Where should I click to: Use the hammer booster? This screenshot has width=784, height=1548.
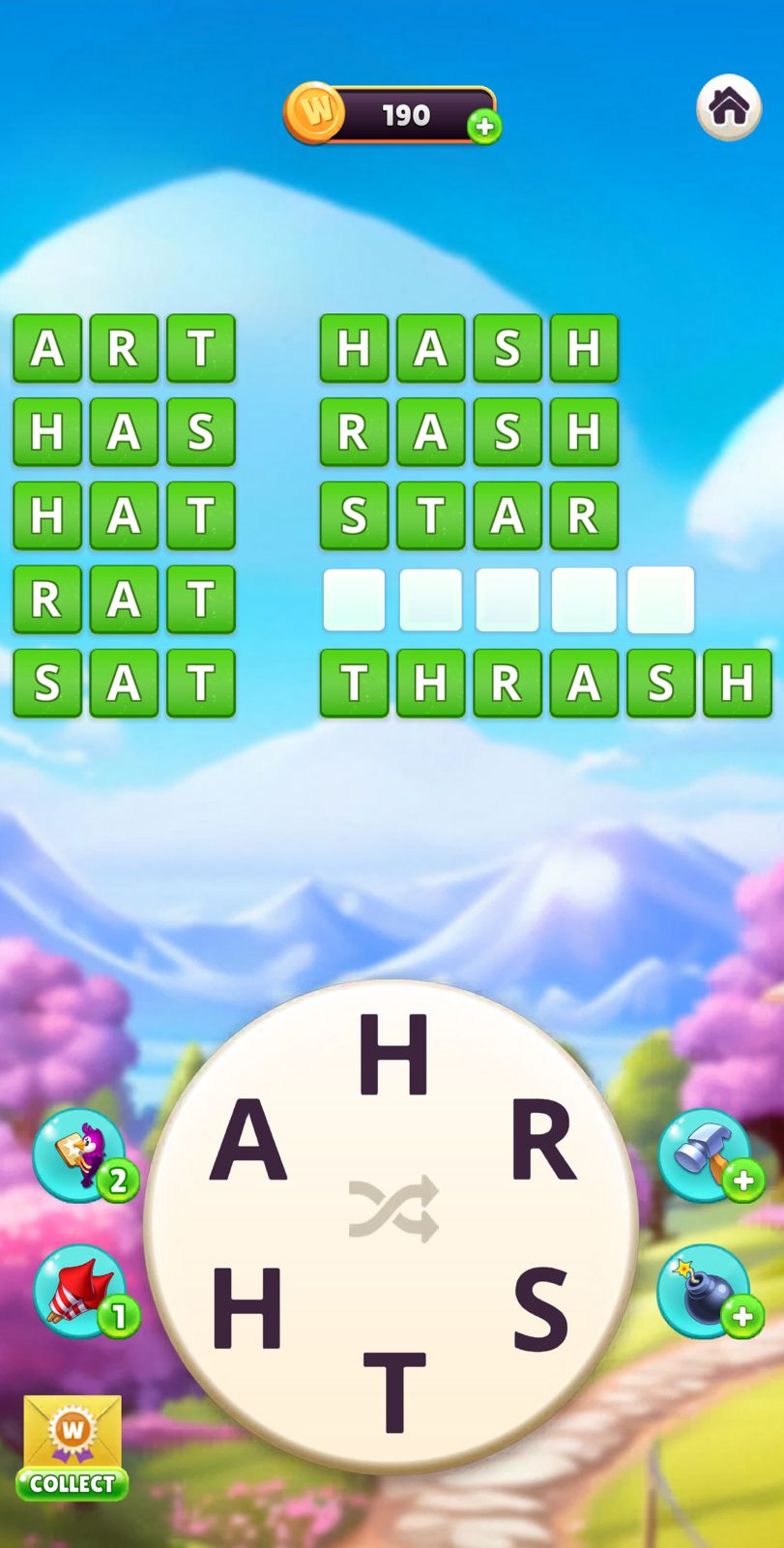(705, 1155)
